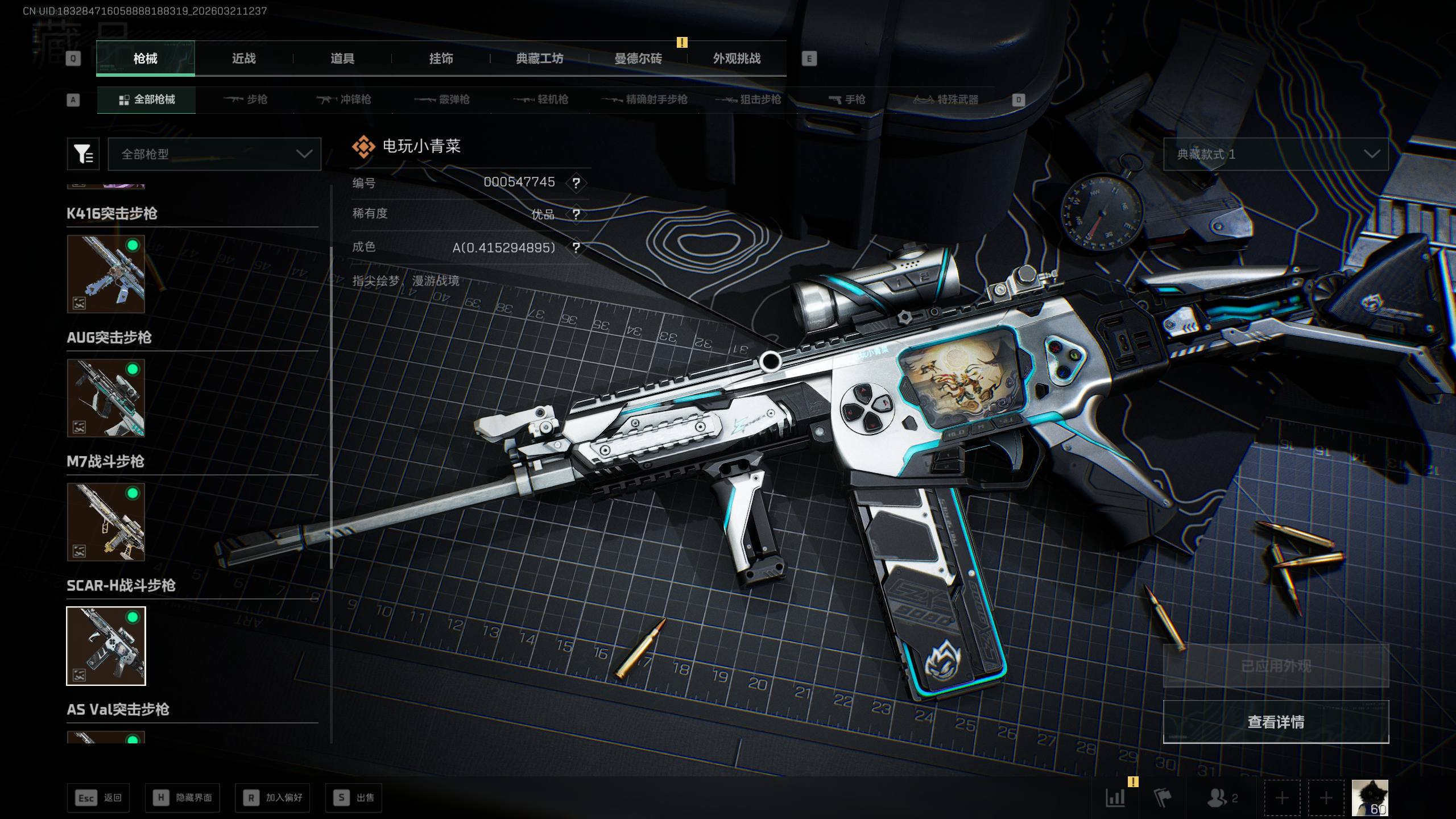
Task: Select the K416突击步枪 skin thumbnail
Action: tap(106, 274)
